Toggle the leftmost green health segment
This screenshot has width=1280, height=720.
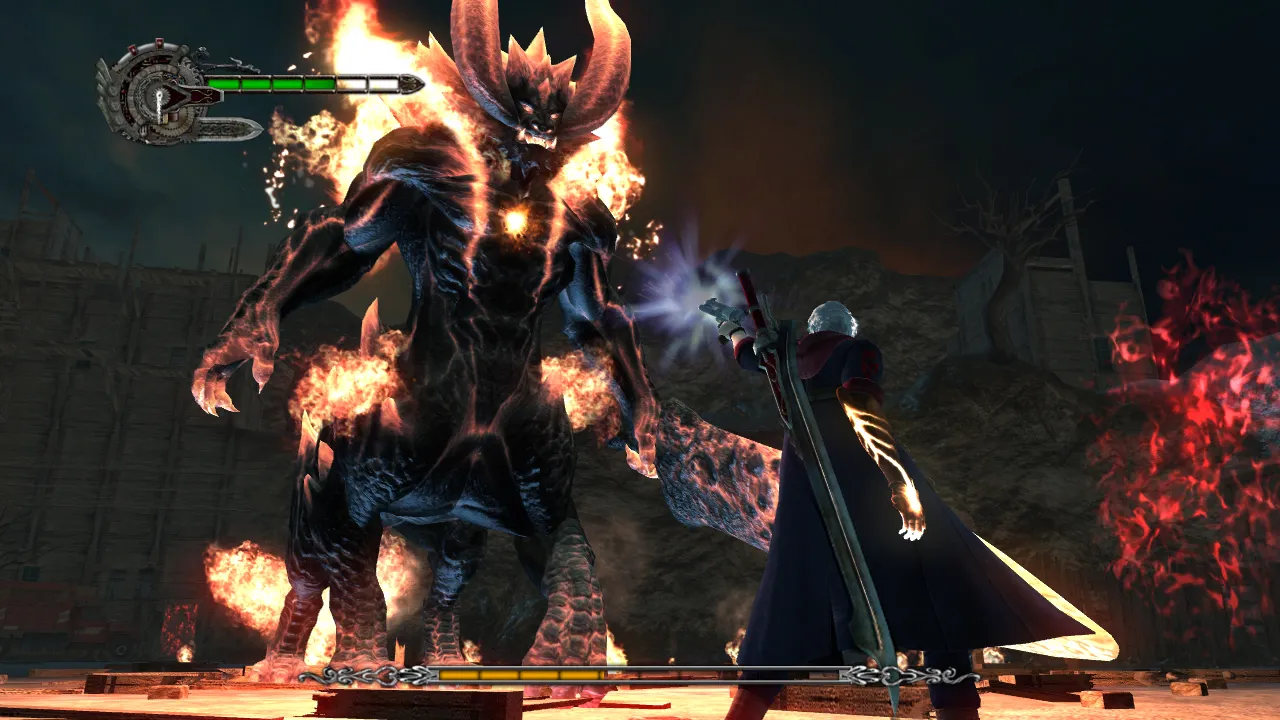(x=225, y=83)
